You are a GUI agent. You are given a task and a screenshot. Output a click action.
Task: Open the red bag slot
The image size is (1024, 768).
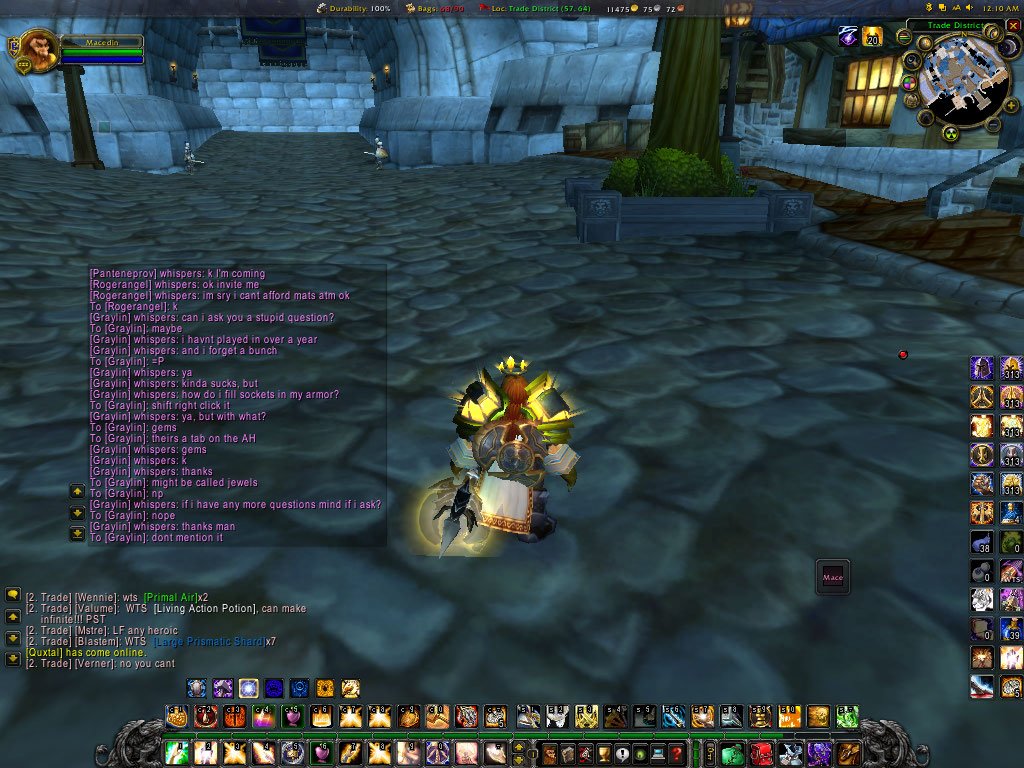762,753
